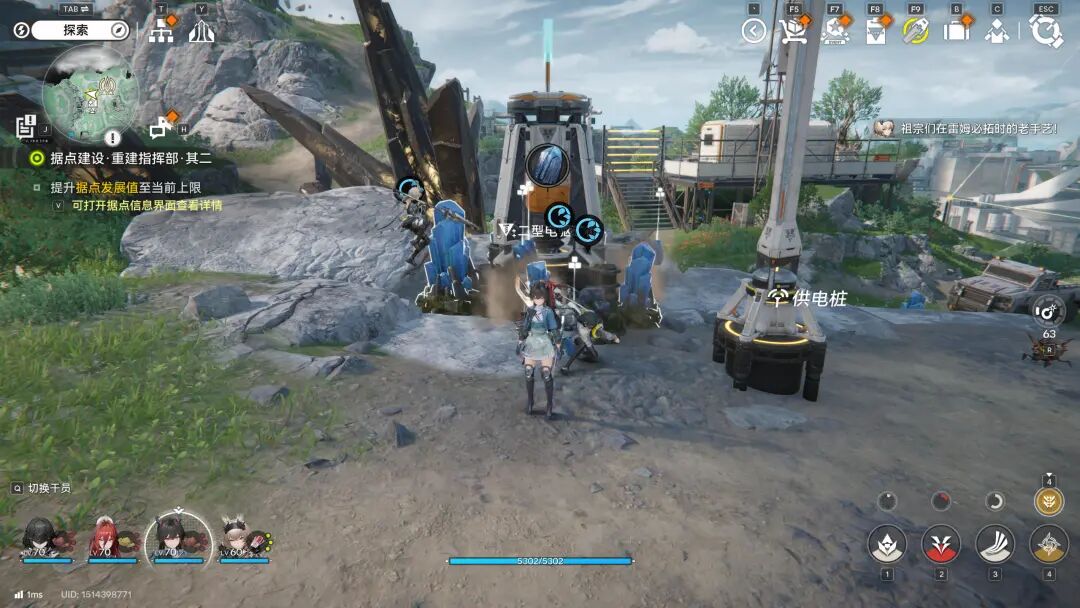This screenshot has width=1080, height=608.
Task: Open the chat bubbles icon
Action: [x=160, y=128]
